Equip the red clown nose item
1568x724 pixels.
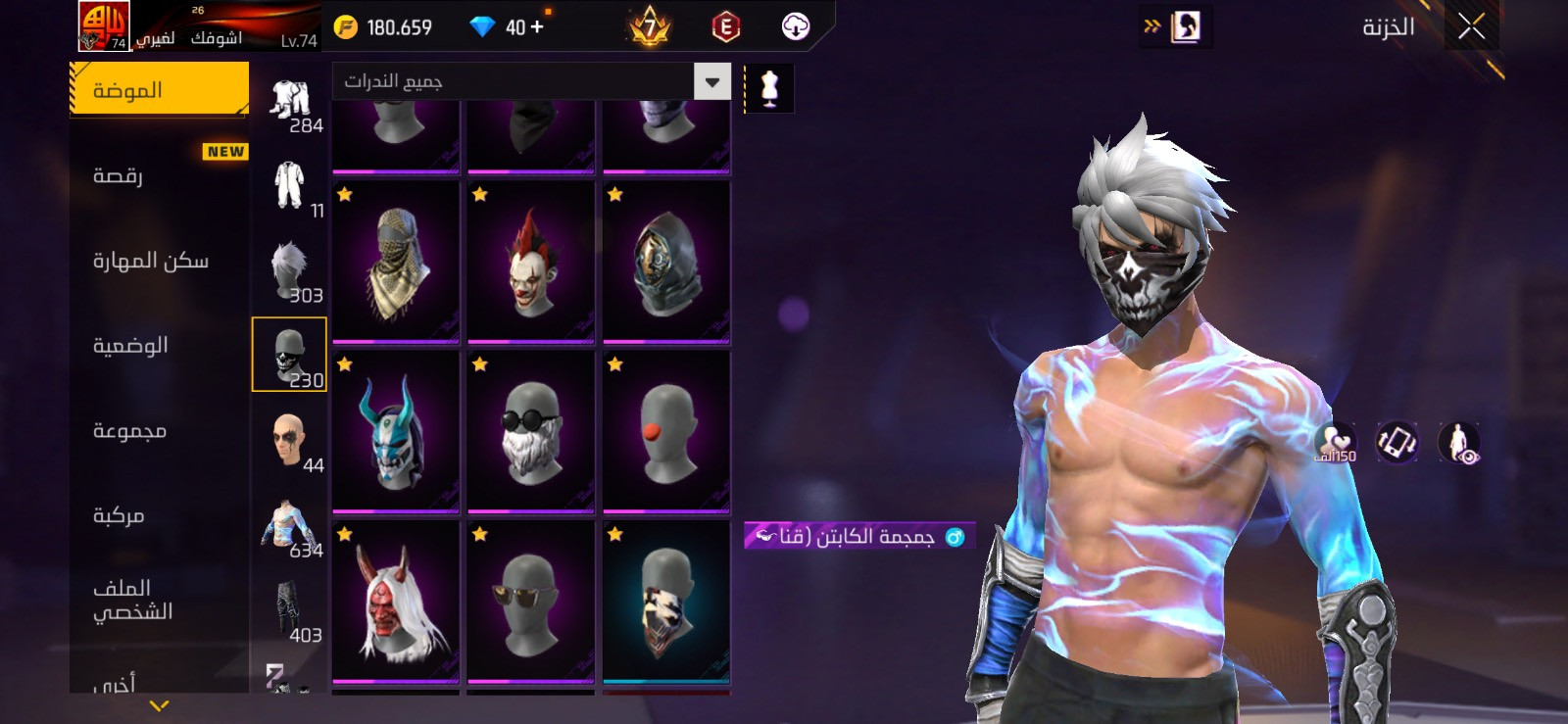pos(666,431)
